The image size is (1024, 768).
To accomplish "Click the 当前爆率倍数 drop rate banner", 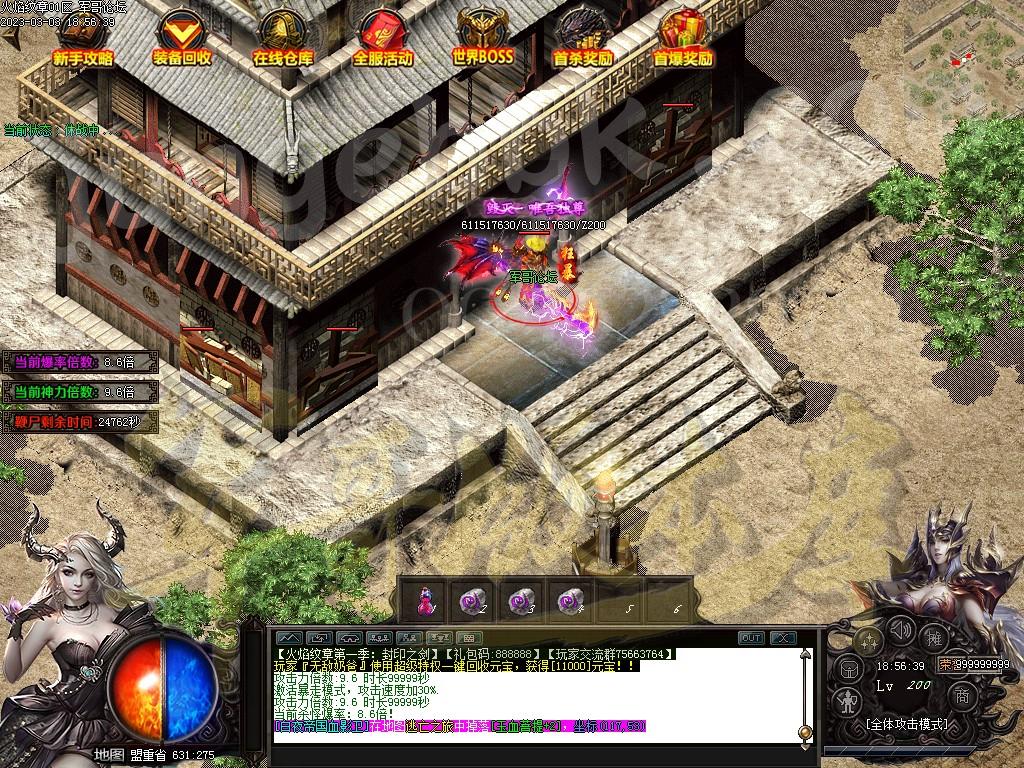I will point(80,362).
